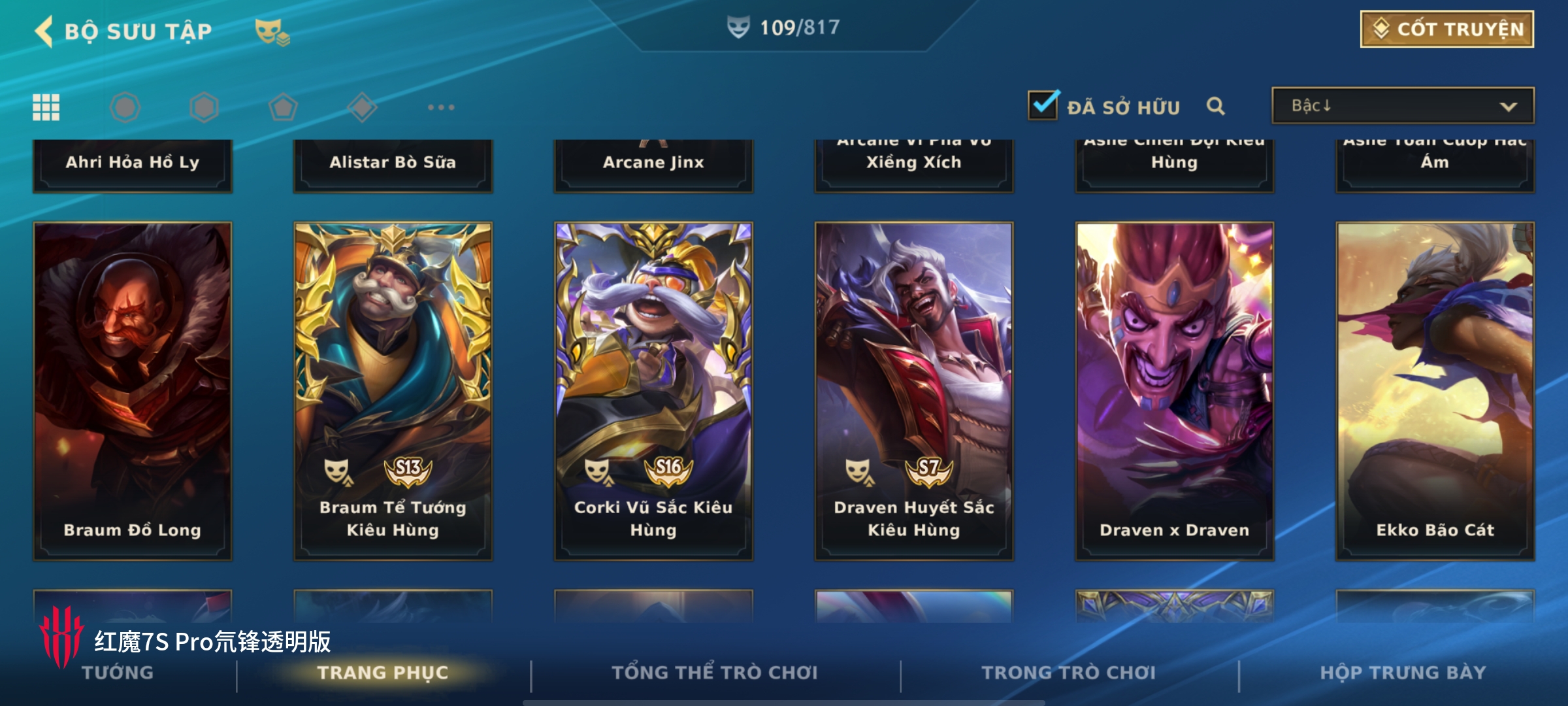This screenshot has width=1568, height=706.
Task: Choose Braum Tể Tướng Kiêu Hùng skin
Action: click(393, 391)
